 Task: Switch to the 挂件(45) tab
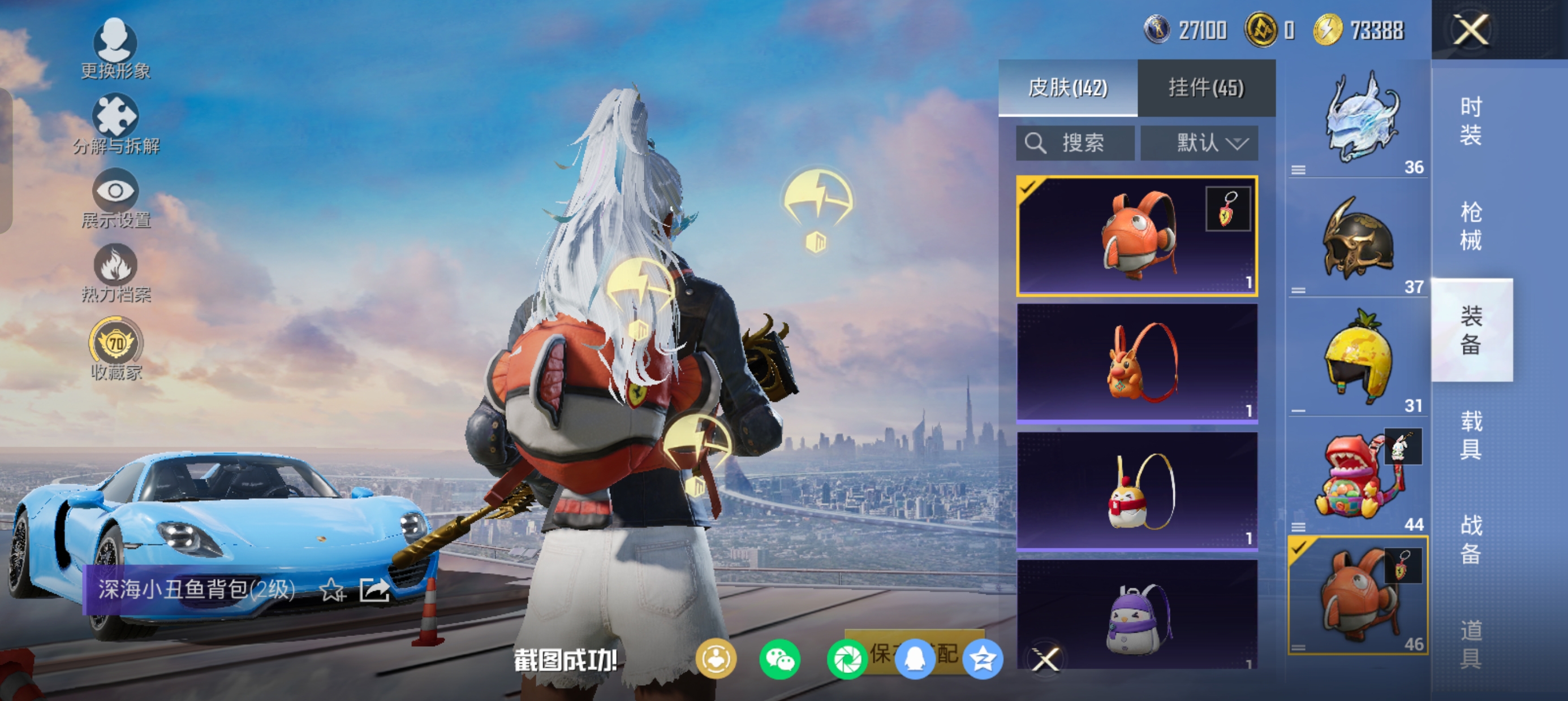point(1206,88)
